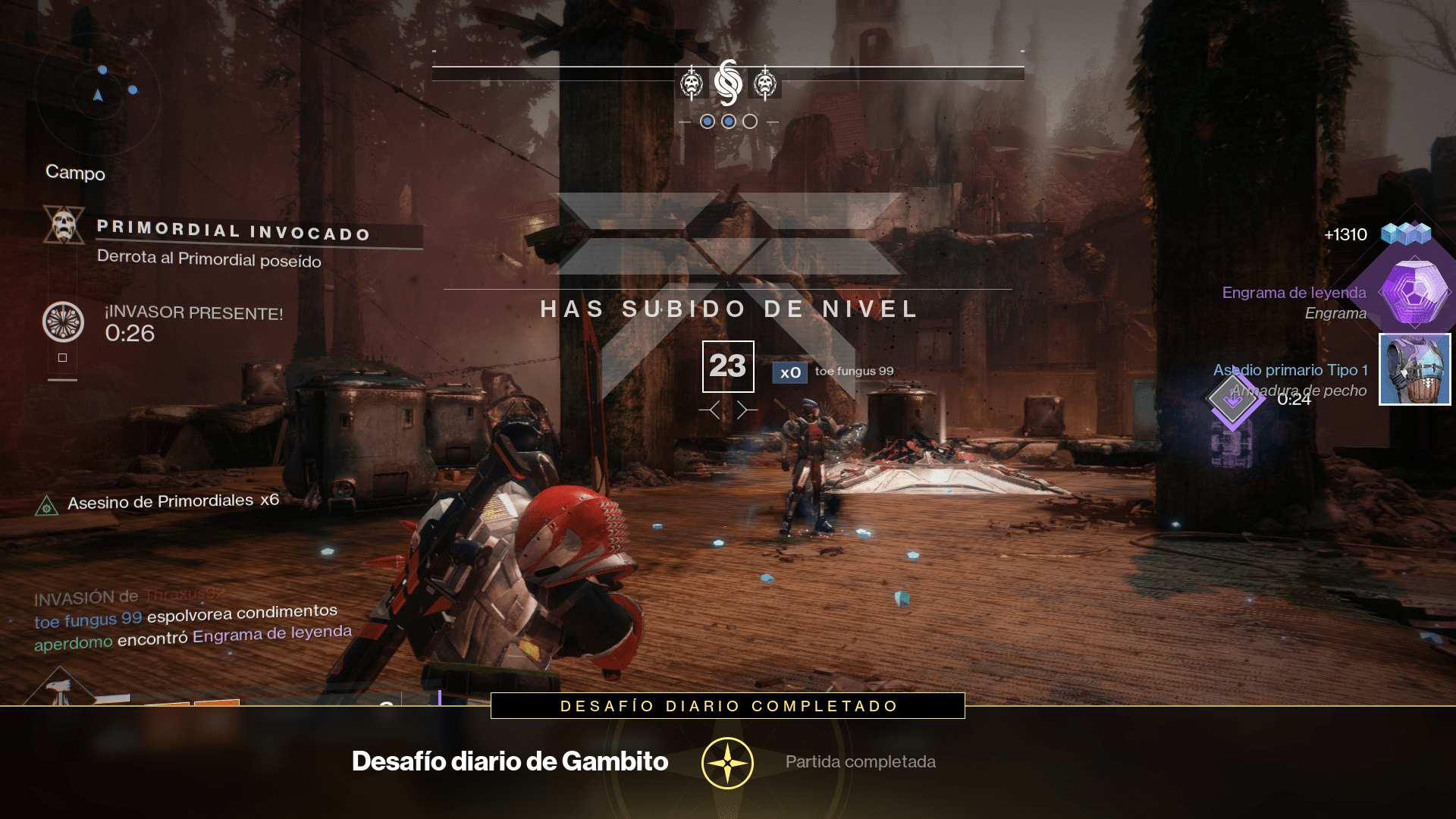Toggle the first round indicator dot

click(x=706, y=120)
